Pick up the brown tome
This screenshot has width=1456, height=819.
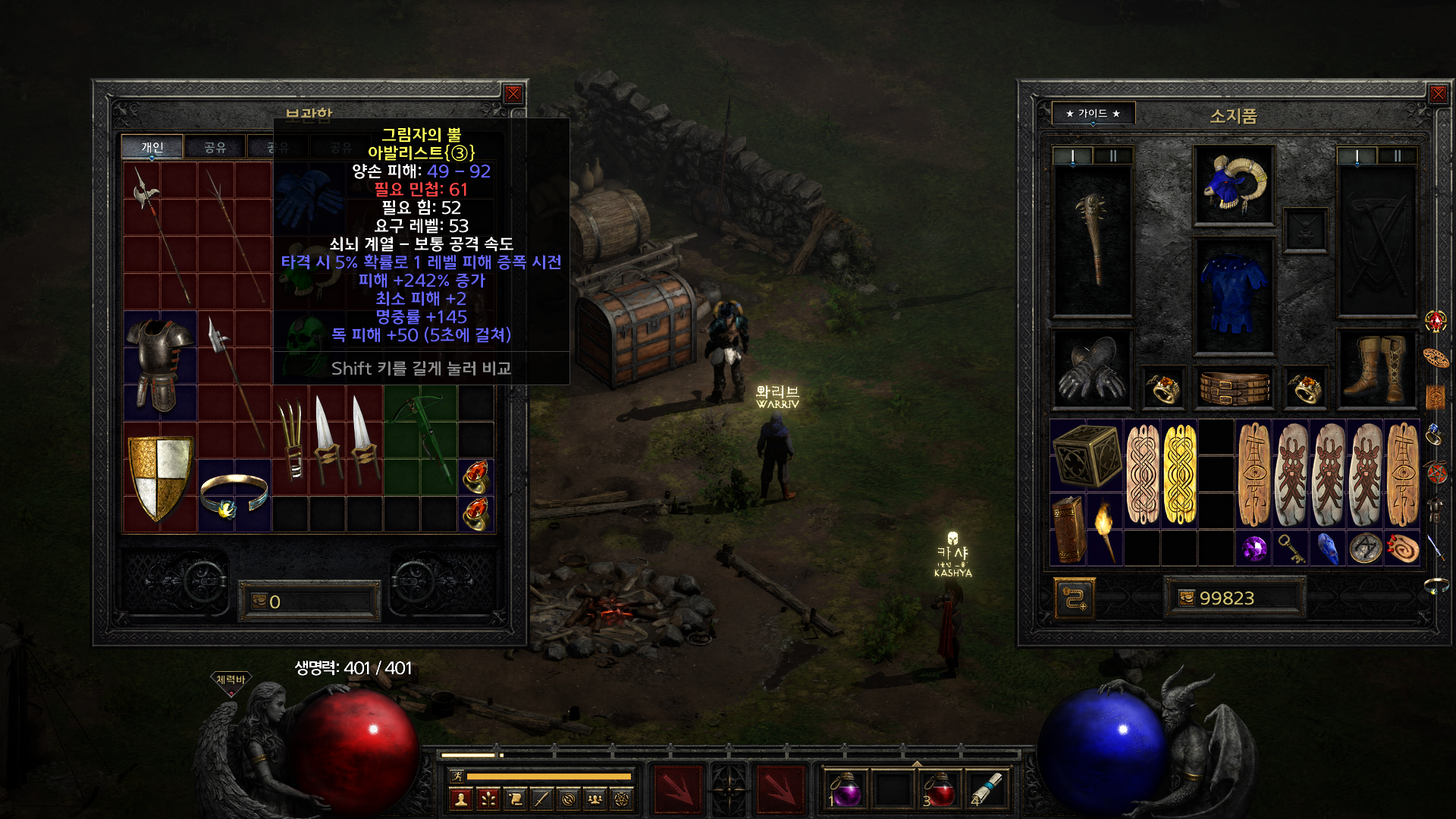click(x=1068, y=529)
